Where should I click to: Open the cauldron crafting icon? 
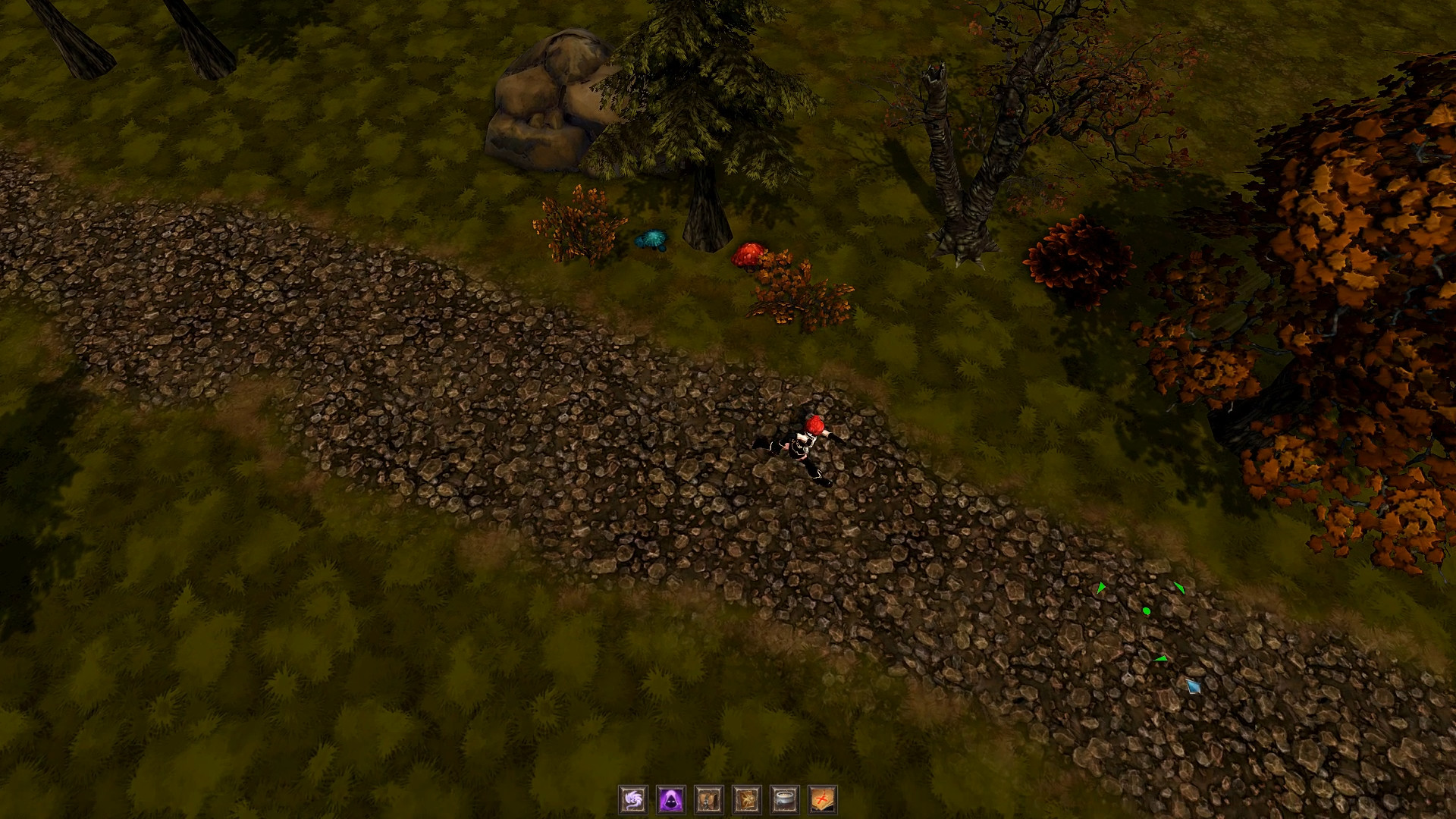pyautogui.click(x=785, y=800)
